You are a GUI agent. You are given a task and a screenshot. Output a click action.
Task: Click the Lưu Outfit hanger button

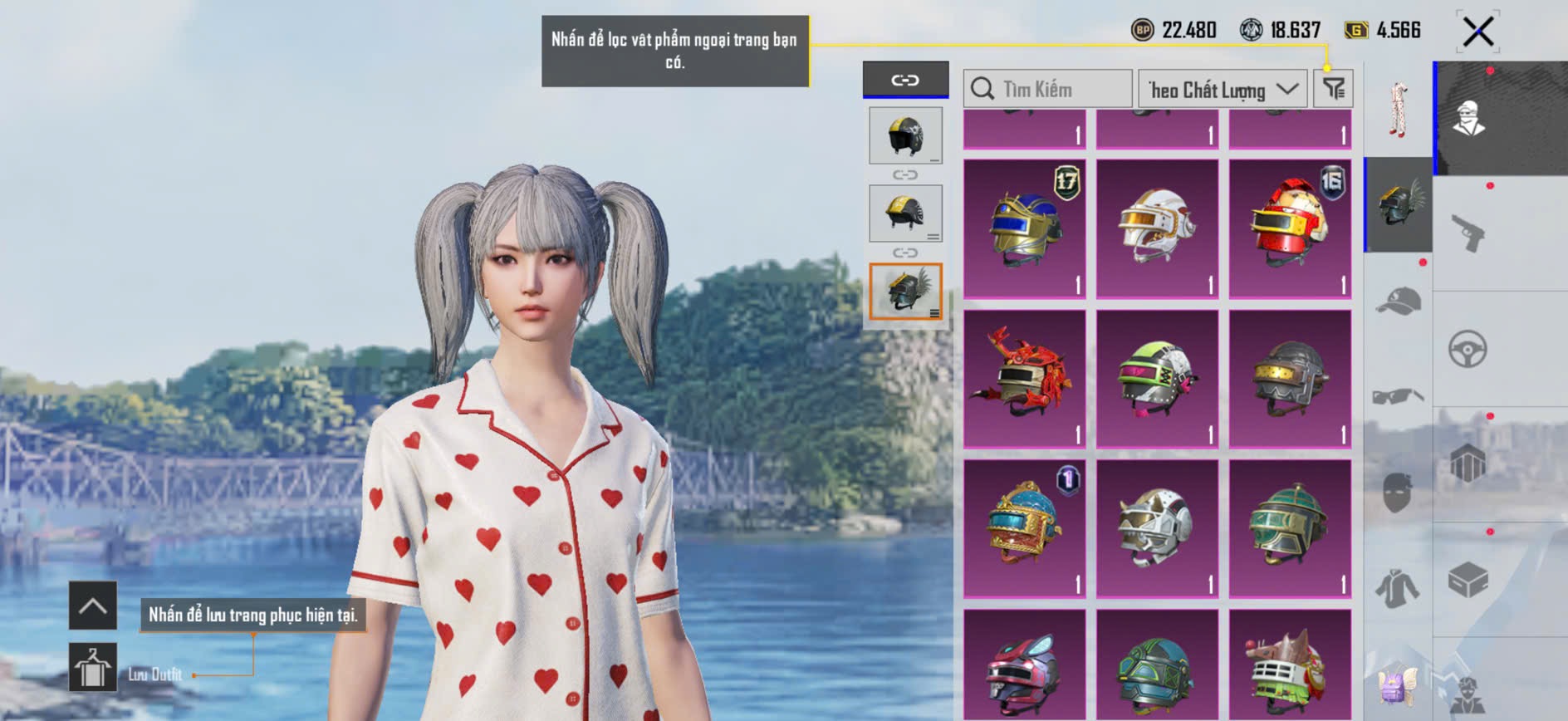pyautogui.click(x=92, y=666)
